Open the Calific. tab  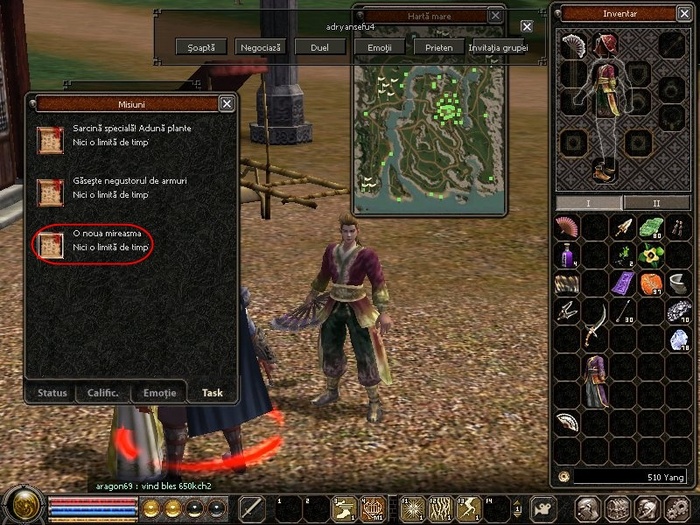(105, 393)
